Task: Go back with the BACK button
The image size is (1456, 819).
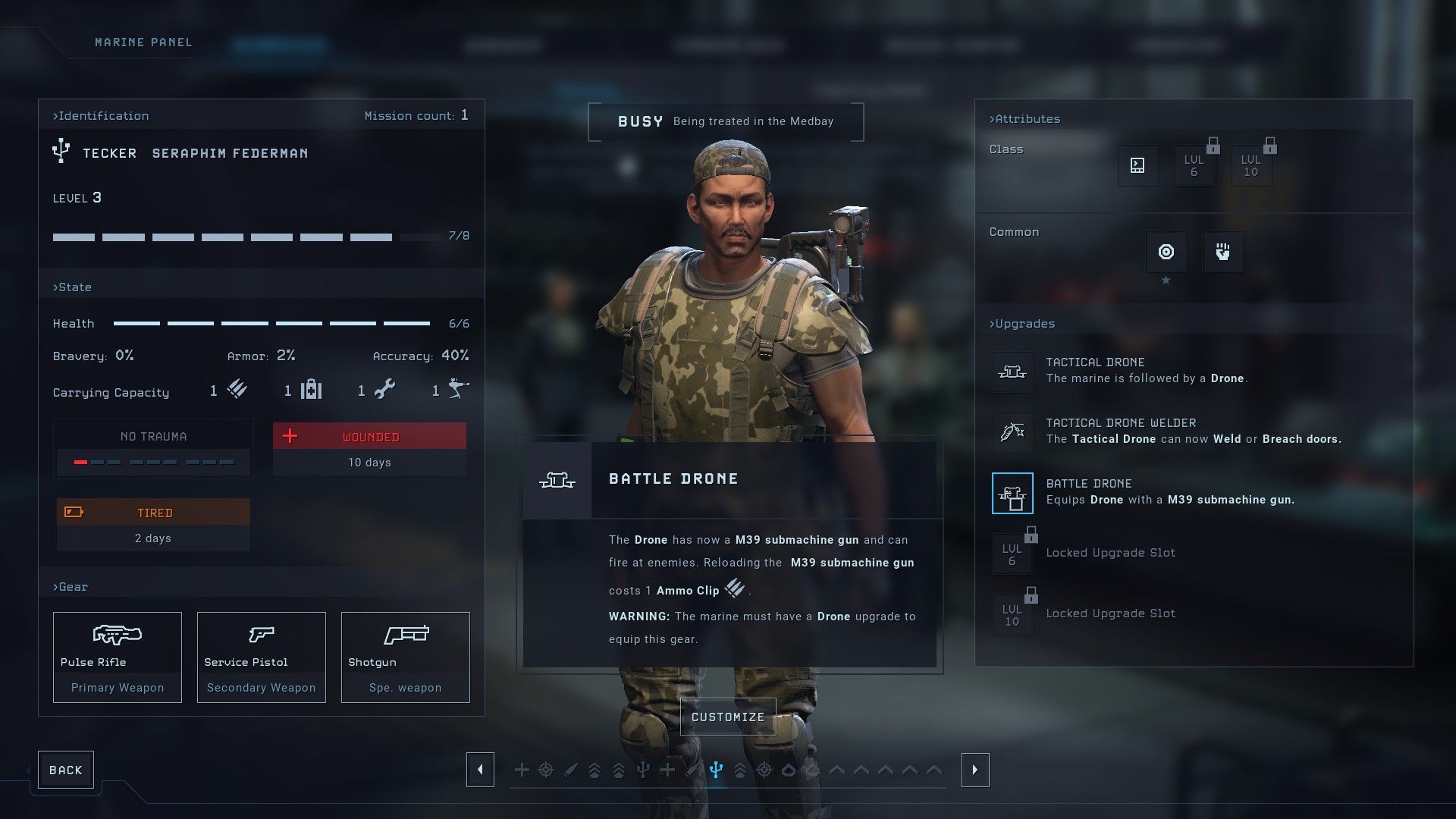Action: pyautogui.click(x=66, y=770)
